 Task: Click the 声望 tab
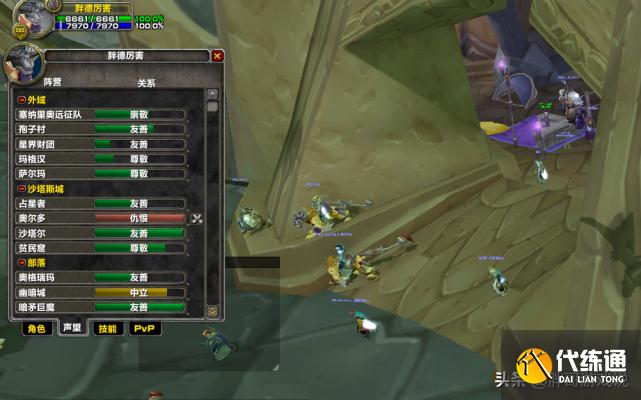click(x=71, y=328)
